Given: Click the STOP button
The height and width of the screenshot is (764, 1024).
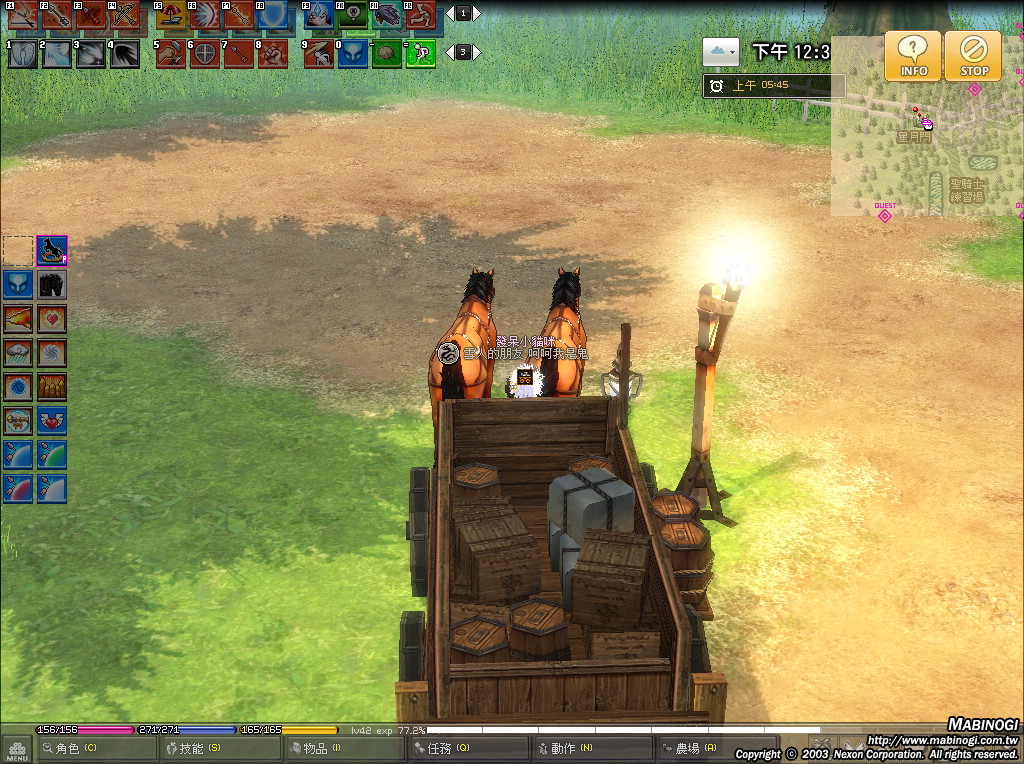Looking at the screenshot, I should (973, 56).
